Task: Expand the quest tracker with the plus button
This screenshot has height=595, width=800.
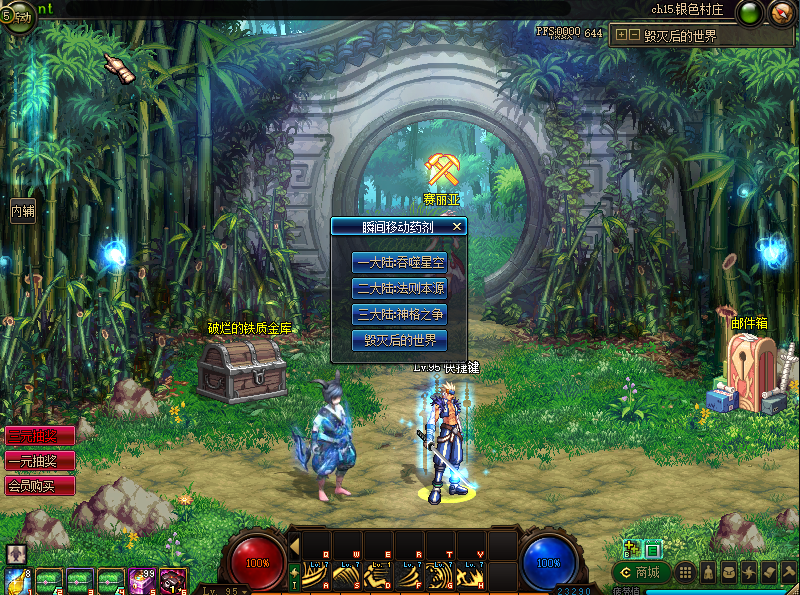Action: (x=622, y=35)
